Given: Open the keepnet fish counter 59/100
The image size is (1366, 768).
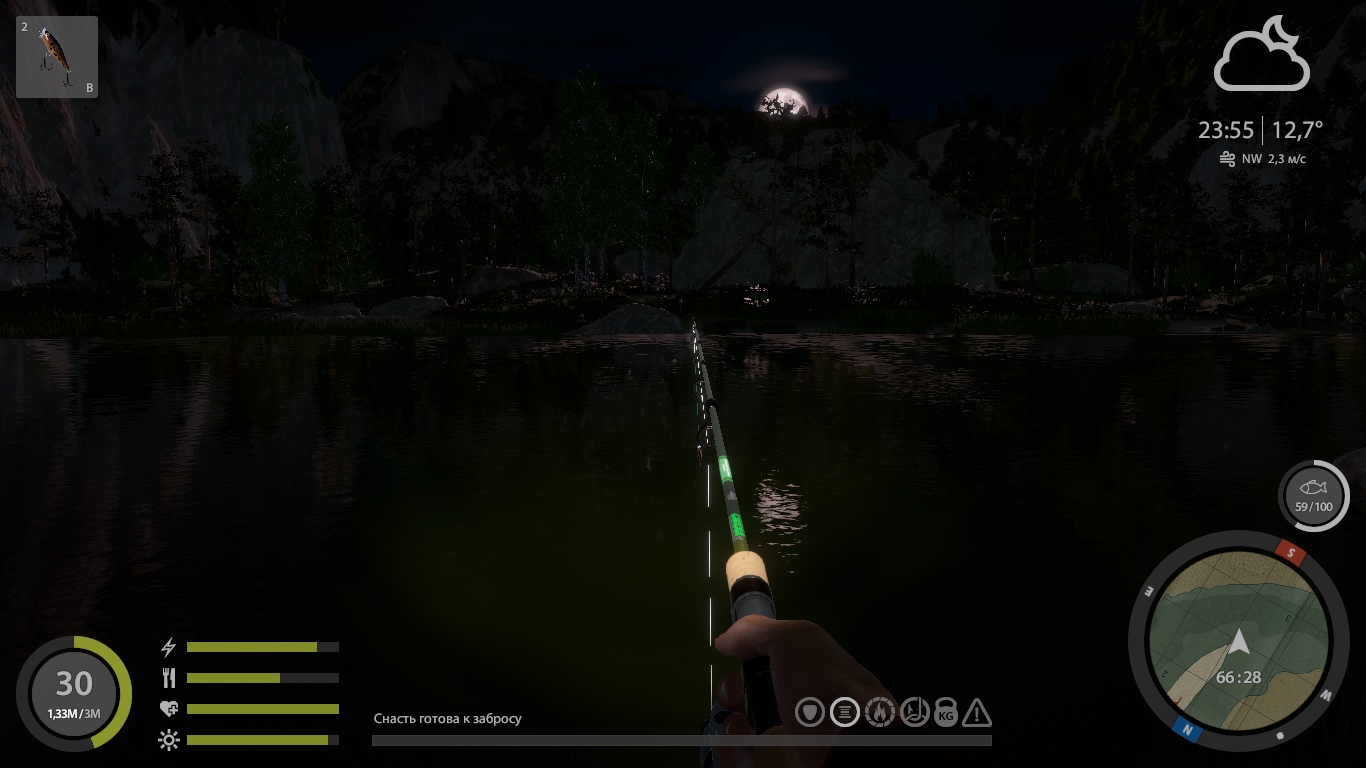Looking at the screenshot, I should pos(1313,496).
